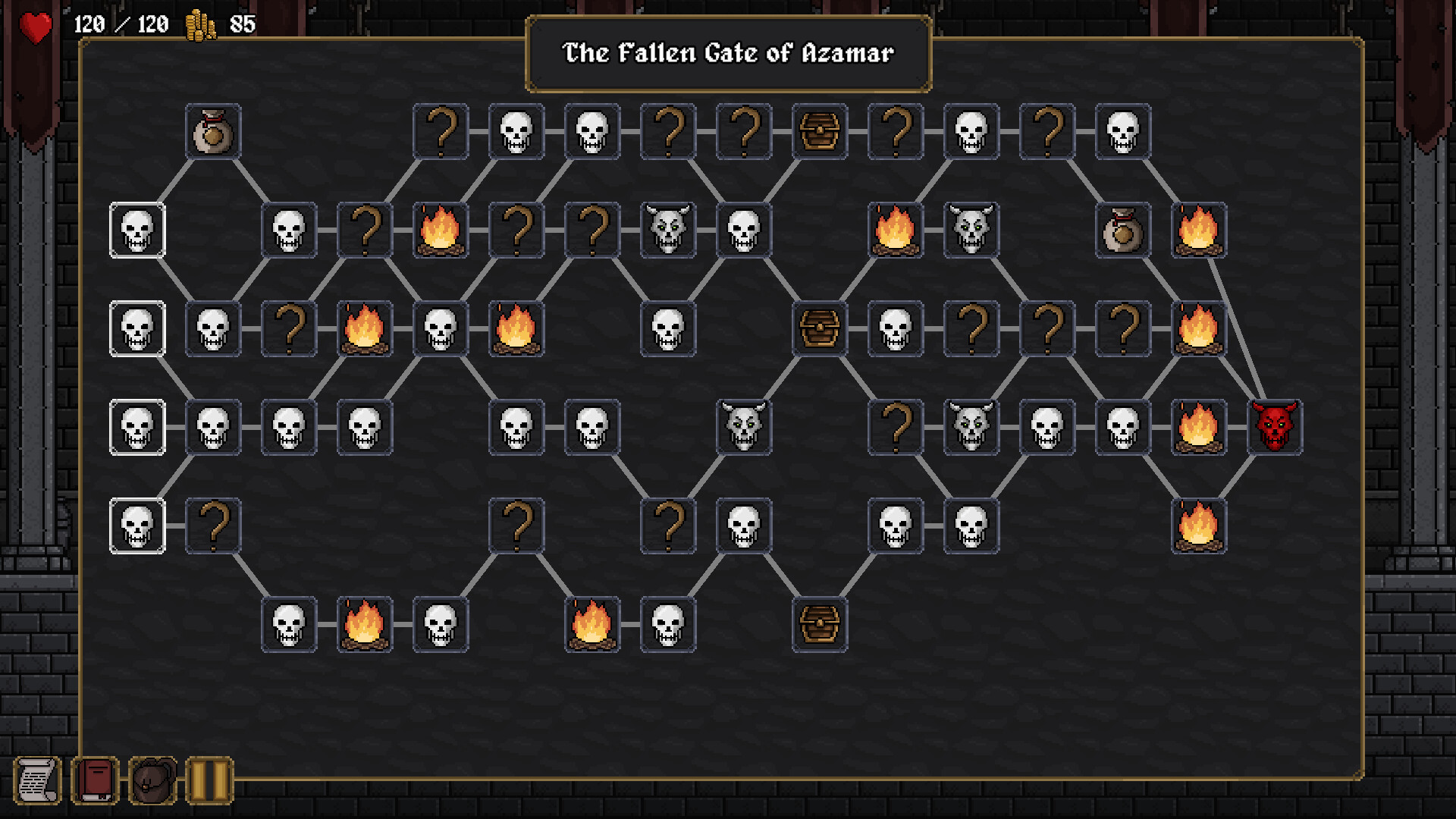Image resolution: width=1456 pixels, height=819 pixels.
Task: Click The Fallen Gate of Azamar title banner
Action: point(726,53)
